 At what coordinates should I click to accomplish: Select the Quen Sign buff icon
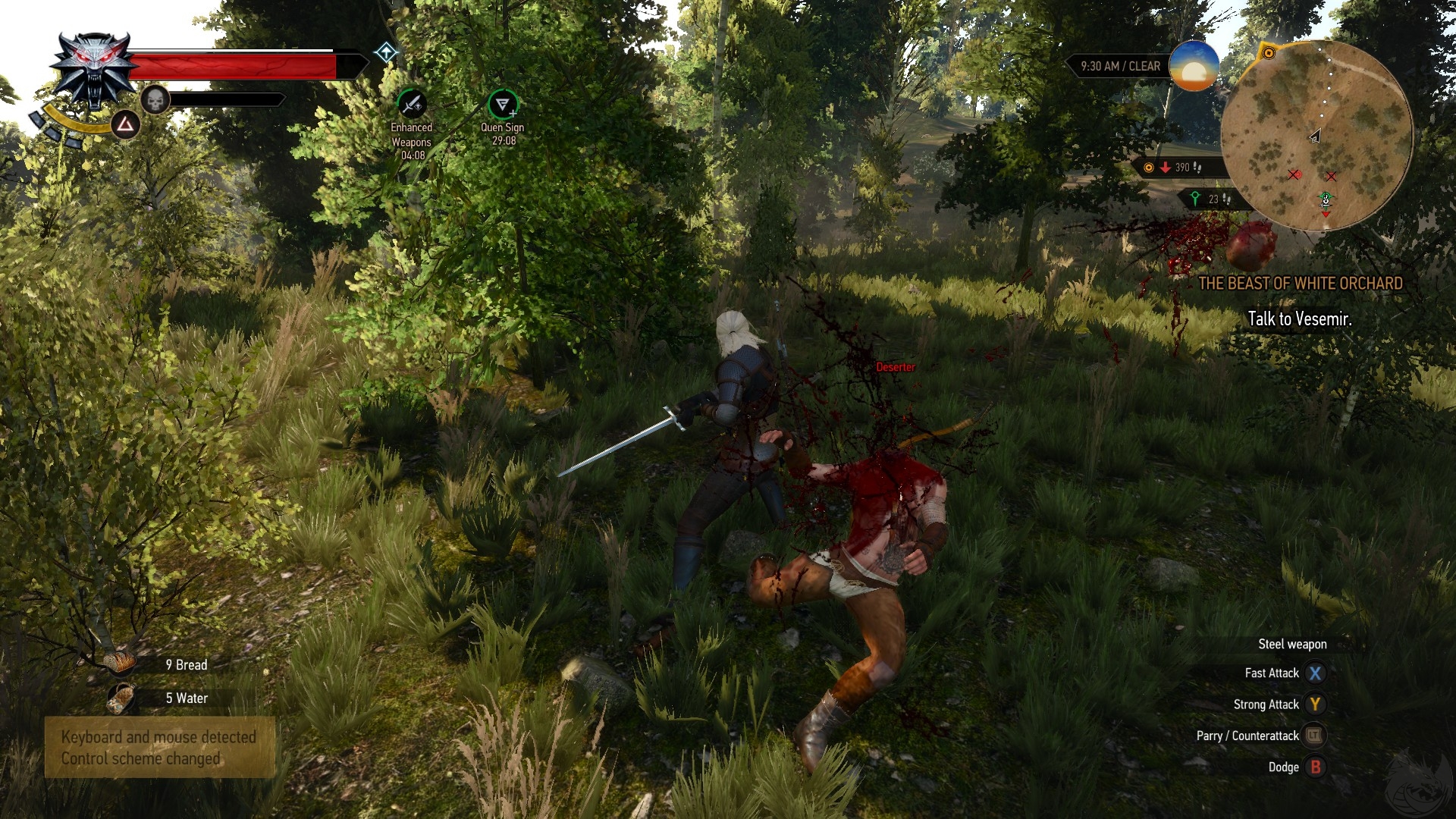[x=502, y=104]
